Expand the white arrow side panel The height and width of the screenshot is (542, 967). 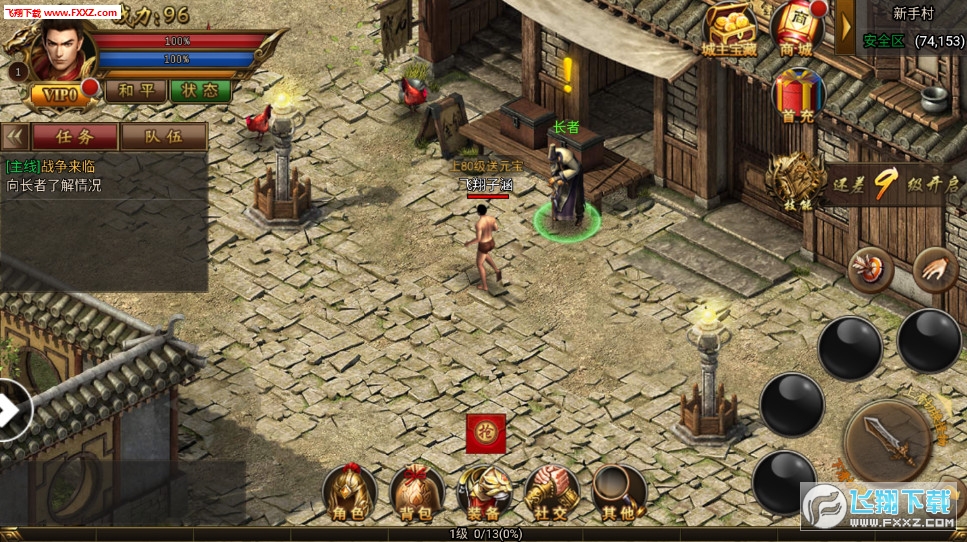click(x=12, y=408)
